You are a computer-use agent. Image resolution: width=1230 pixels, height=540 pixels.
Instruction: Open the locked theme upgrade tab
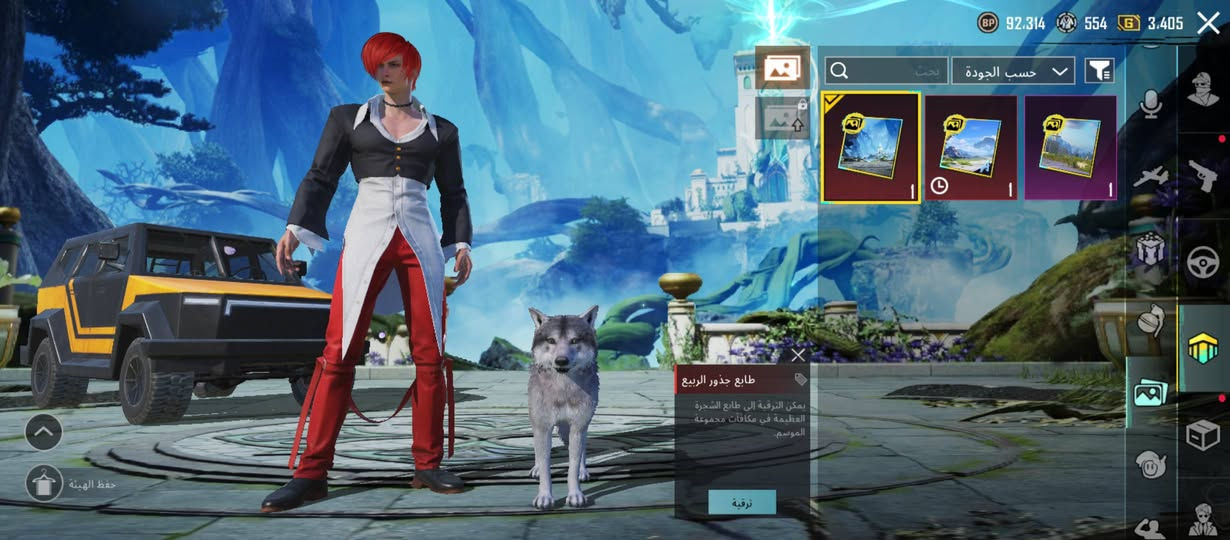781,118
